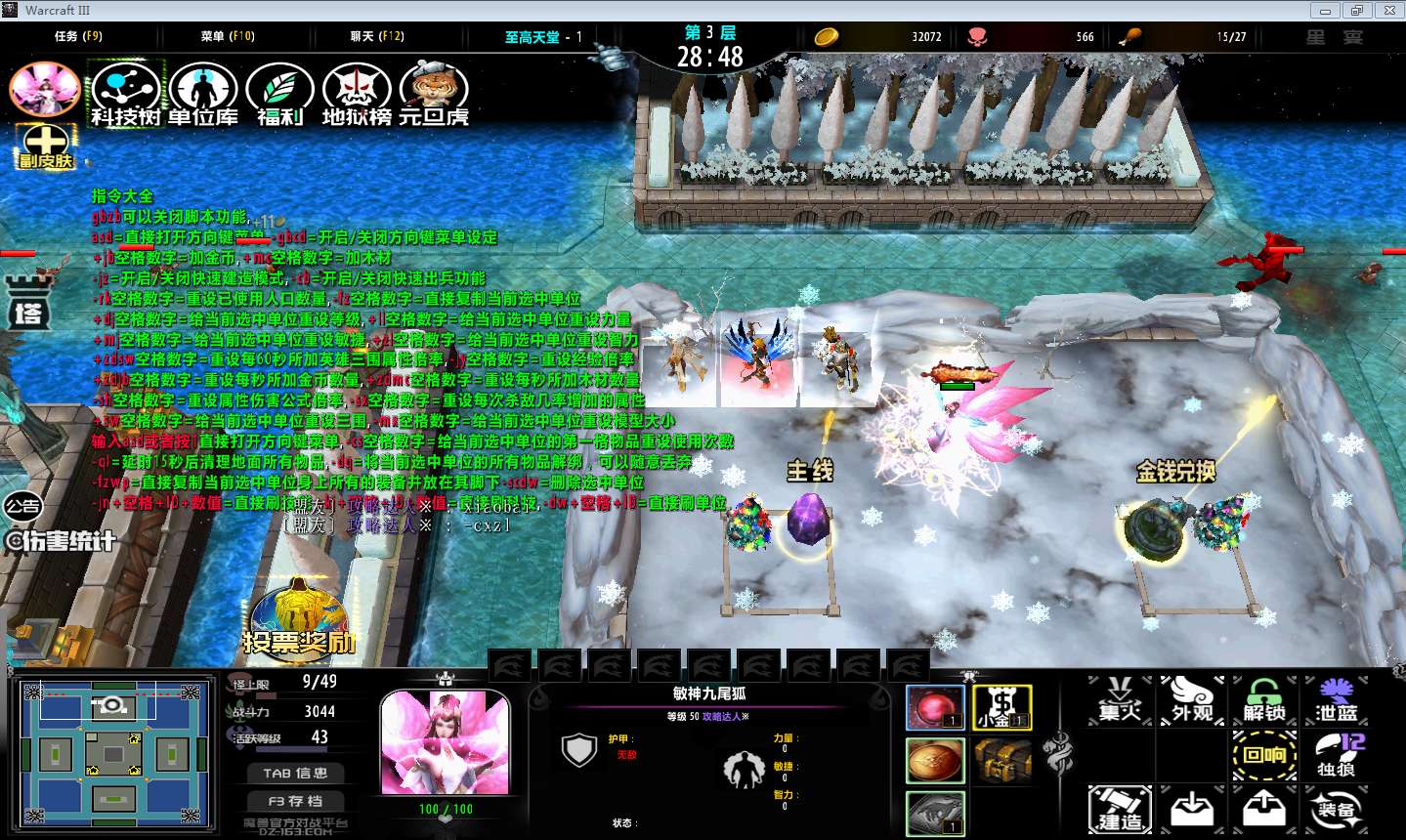Select the 小金 tower item slot

click(1002, 707)
